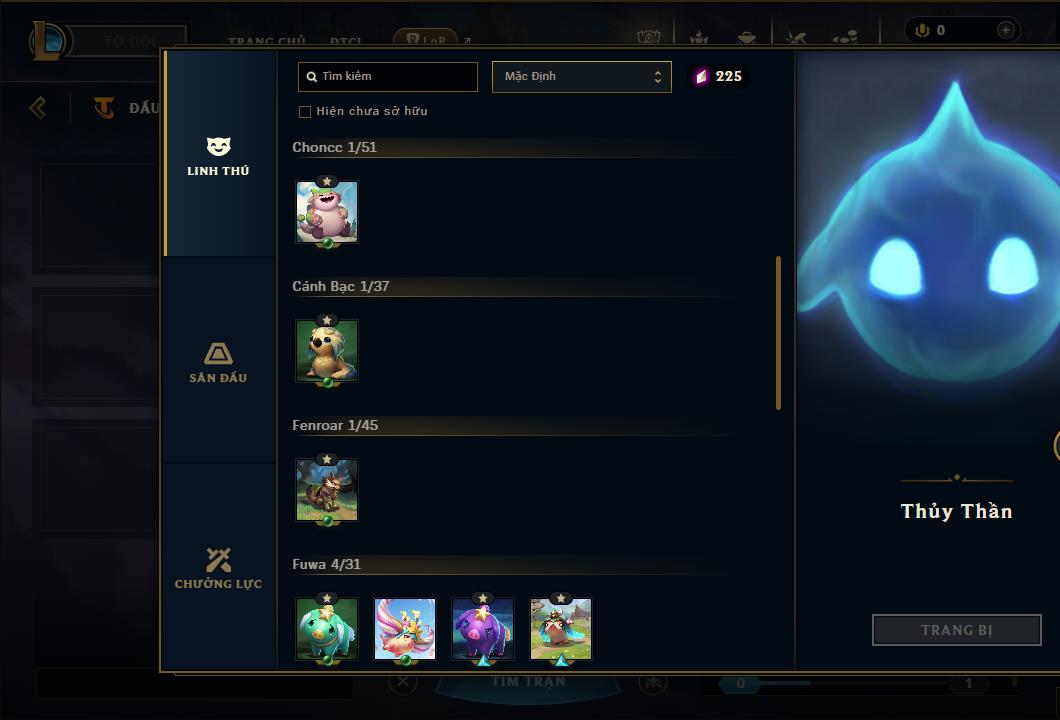The width and height of the screenshot is (1060, 720).
Task: Select the Chưởng Lực tab
Action: 218,568
